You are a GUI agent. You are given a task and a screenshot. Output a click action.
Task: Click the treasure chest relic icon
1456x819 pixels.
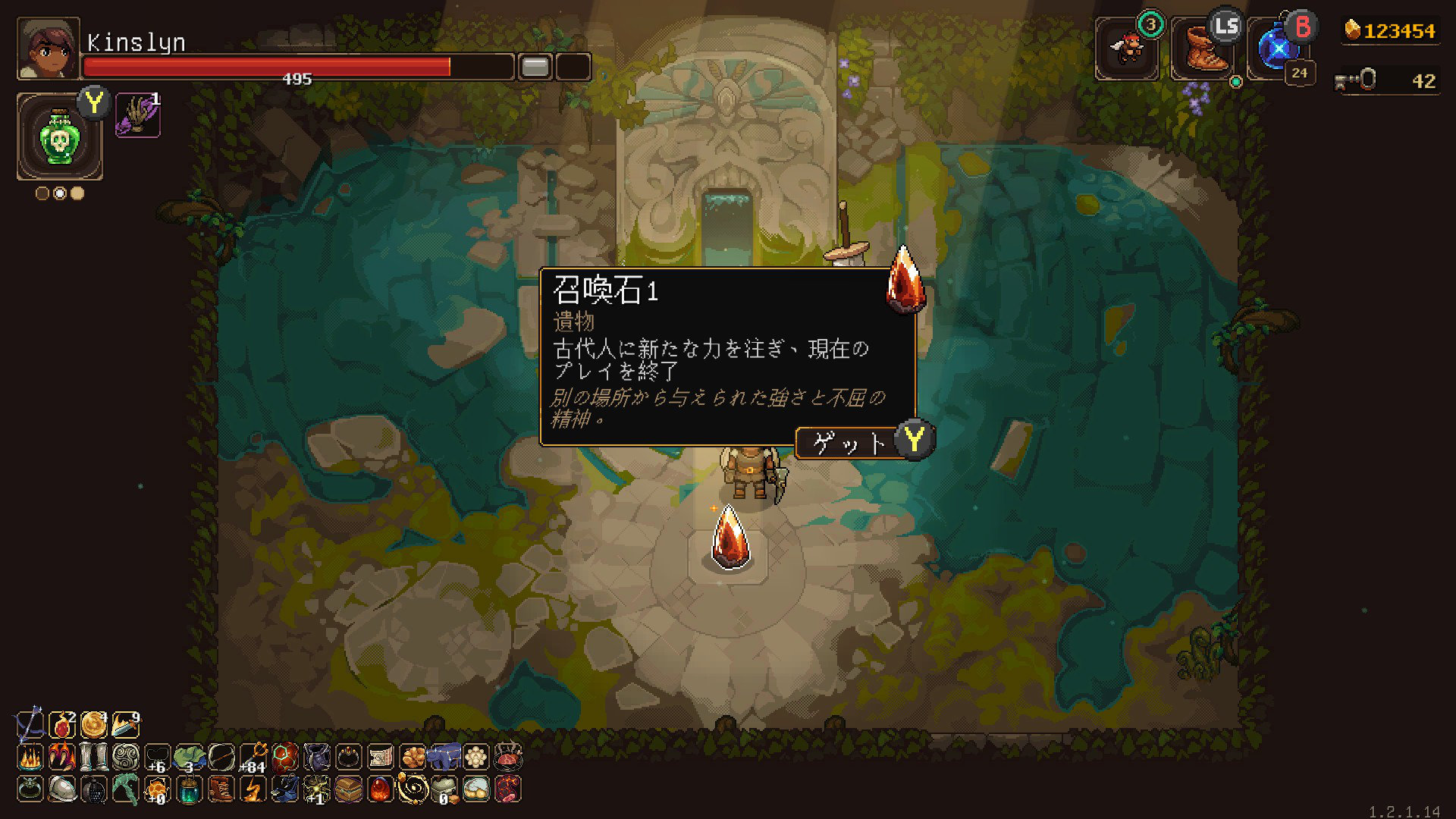click(x=349, y=789)
